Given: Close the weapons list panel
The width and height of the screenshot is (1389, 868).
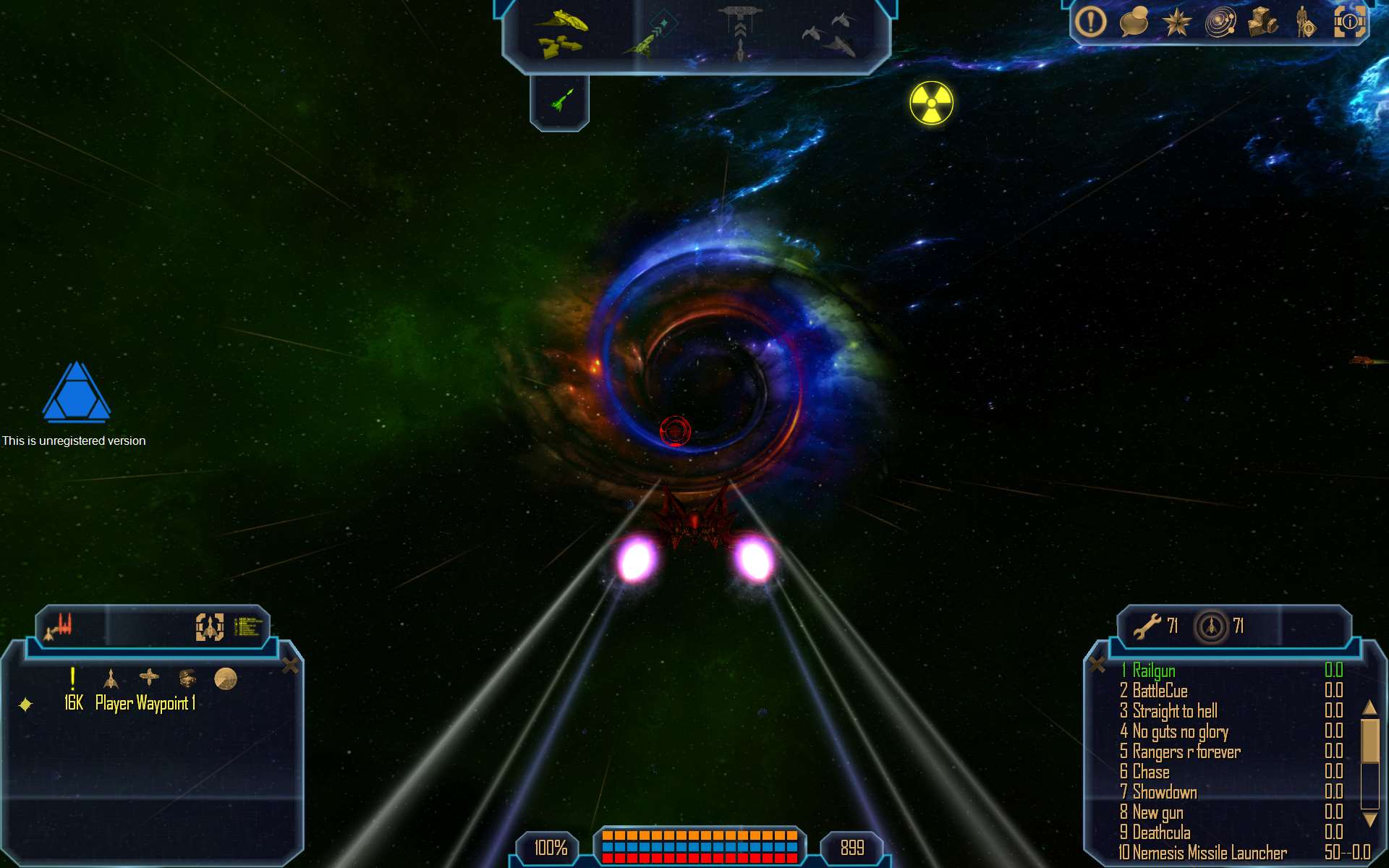Looking at the screenshot, I should tap(1097, 665).
